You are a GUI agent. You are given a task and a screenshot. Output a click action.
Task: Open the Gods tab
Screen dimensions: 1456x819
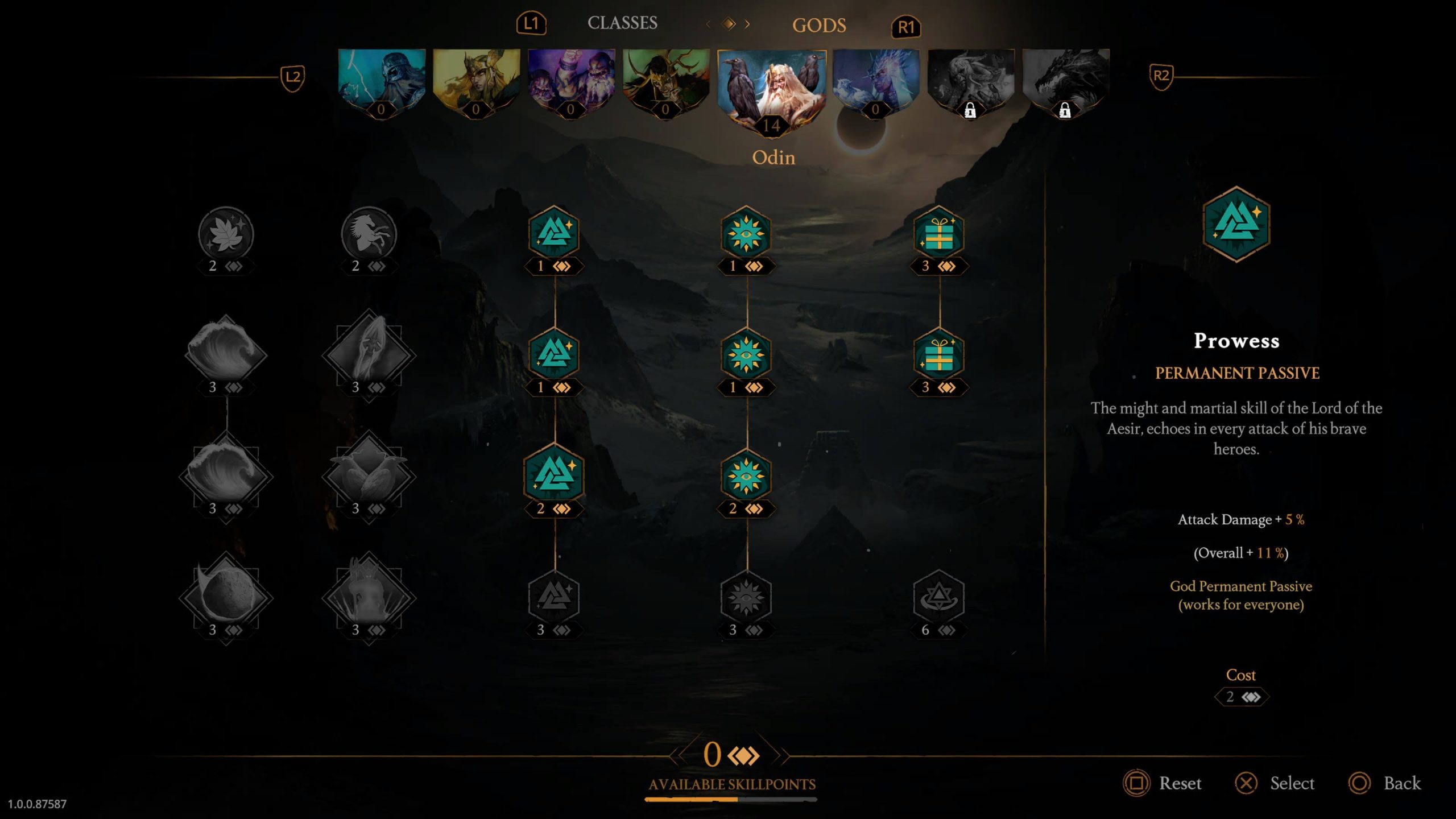click(x=818, y=26)
